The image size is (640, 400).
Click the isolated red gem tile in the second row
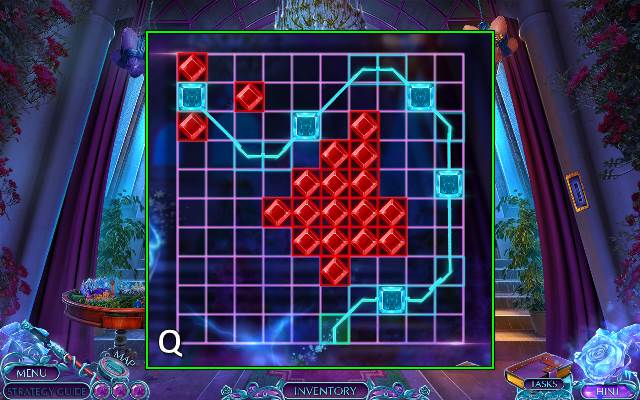(x=249, y=96)
